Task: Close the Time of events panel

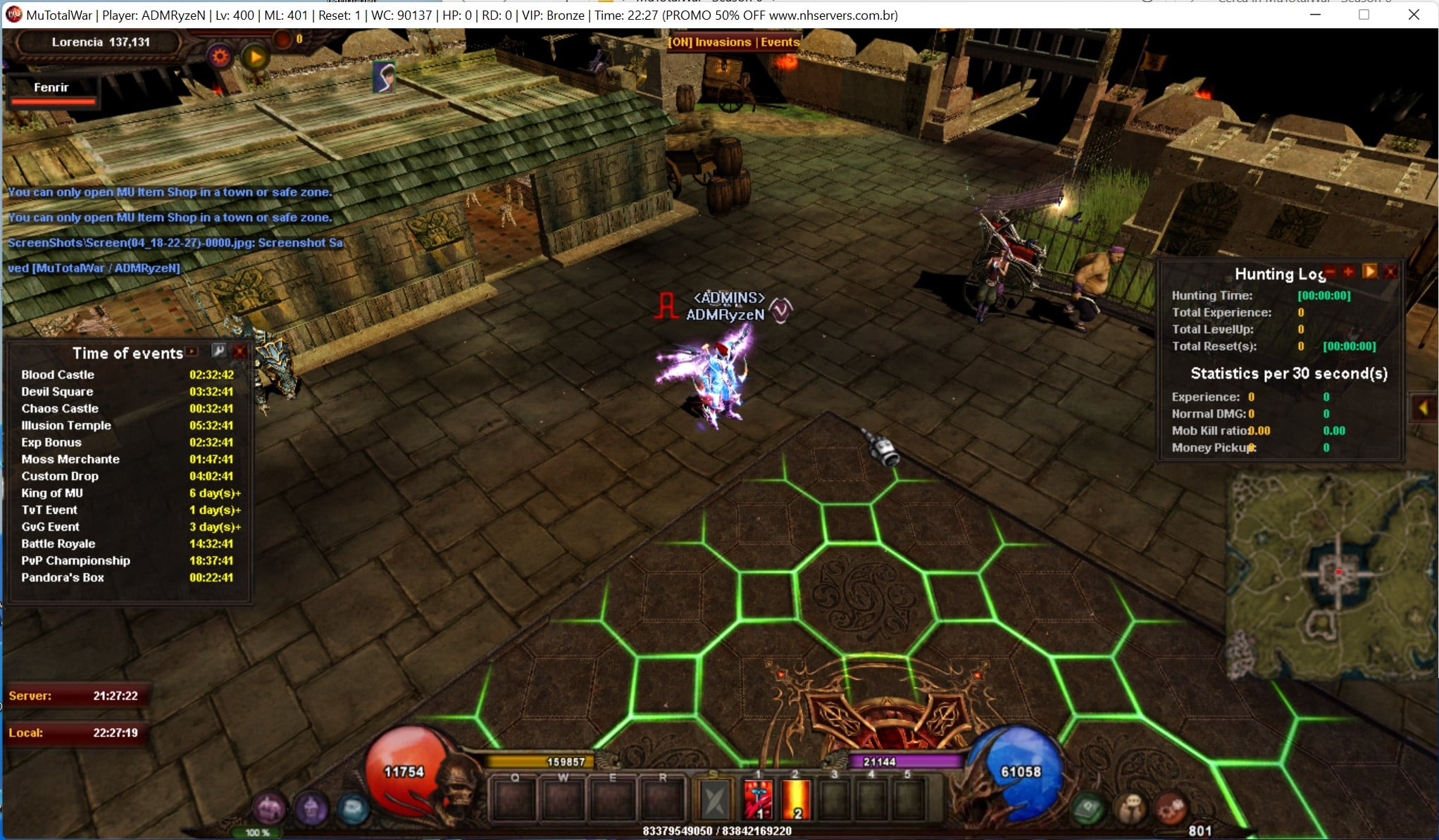Action: [x=240, y=351]
